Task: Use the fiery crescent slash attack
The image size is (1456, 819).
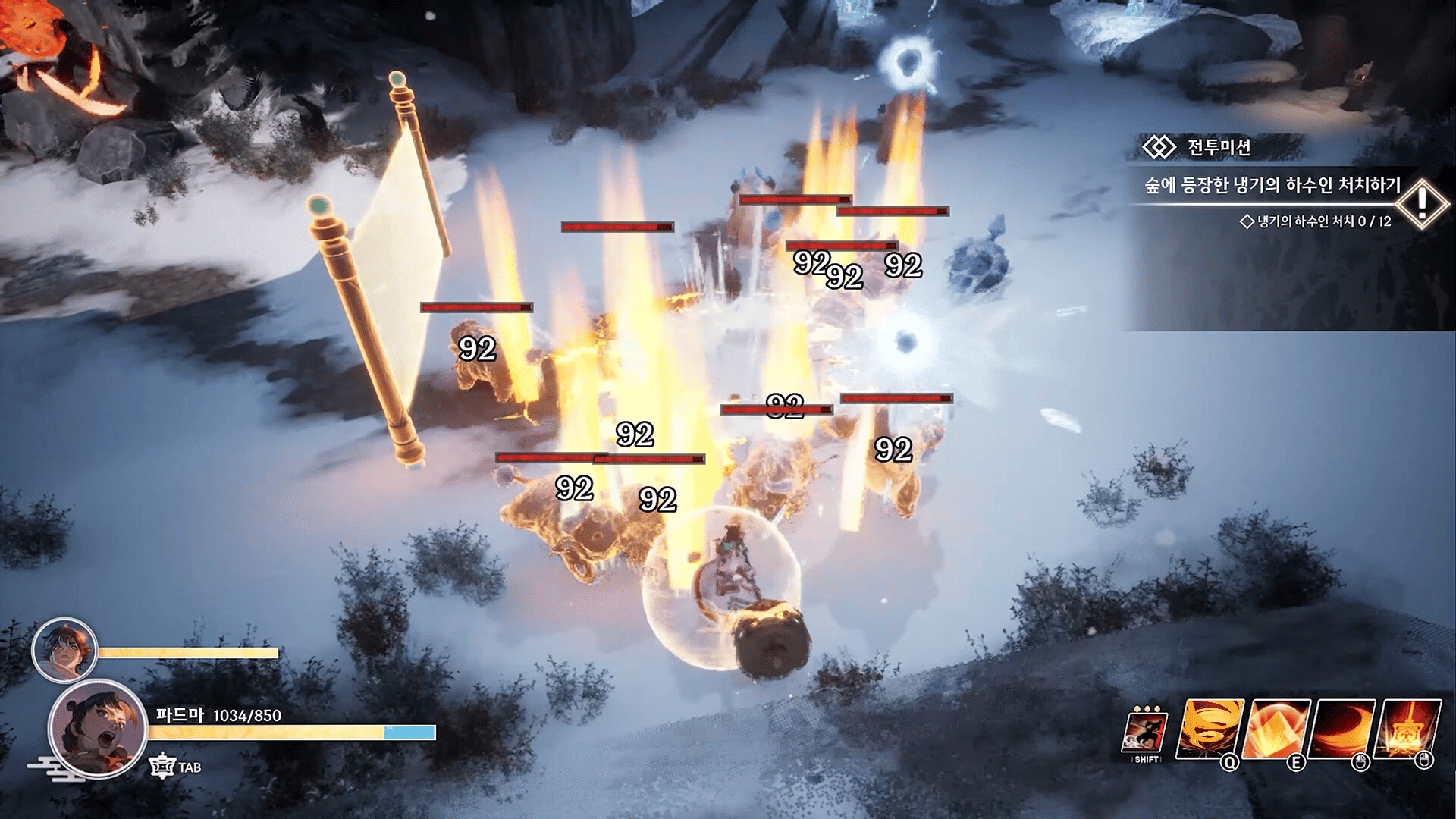Action: (x=1345, y=729)
